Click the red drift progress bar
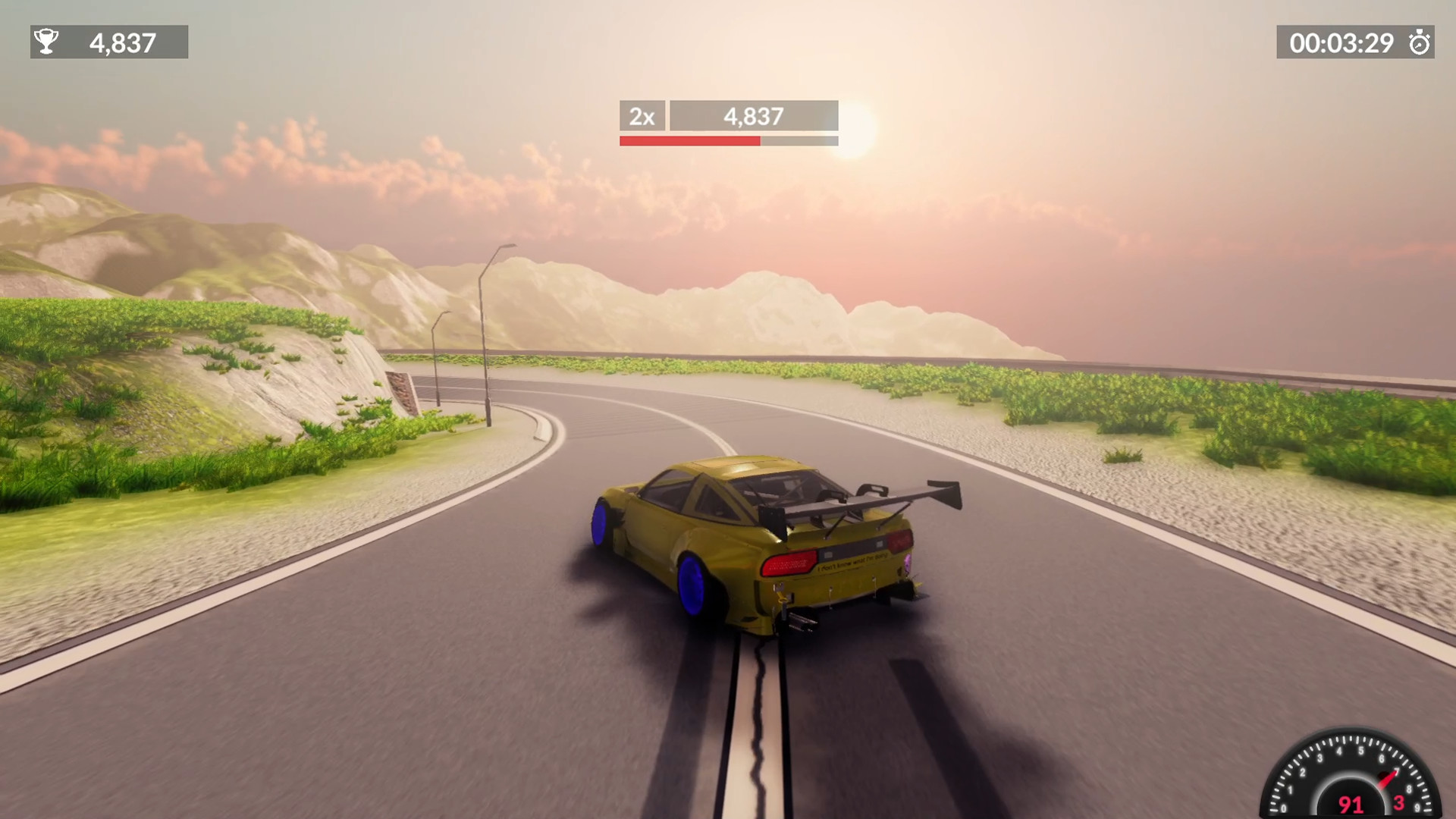Screen dimensions: 1456x819 pos(689,141)
